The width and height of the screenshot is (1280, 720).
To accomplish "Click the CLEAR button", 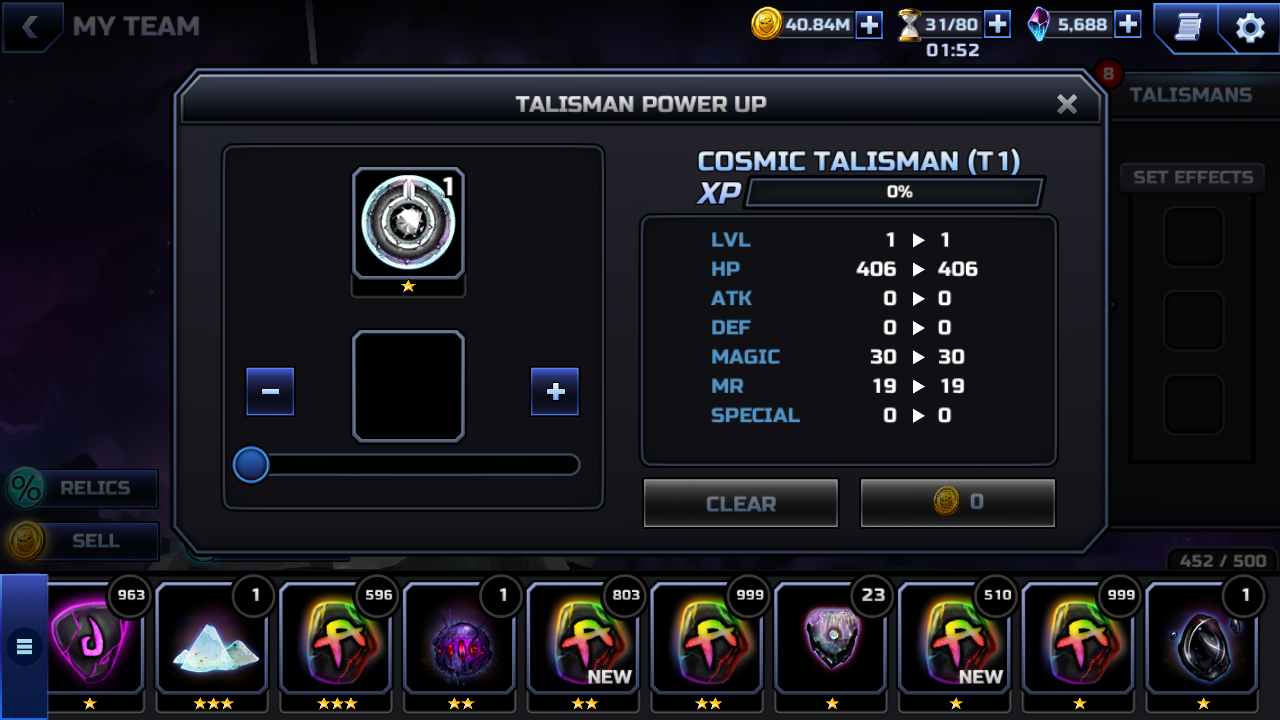I will tap(740, 503).
